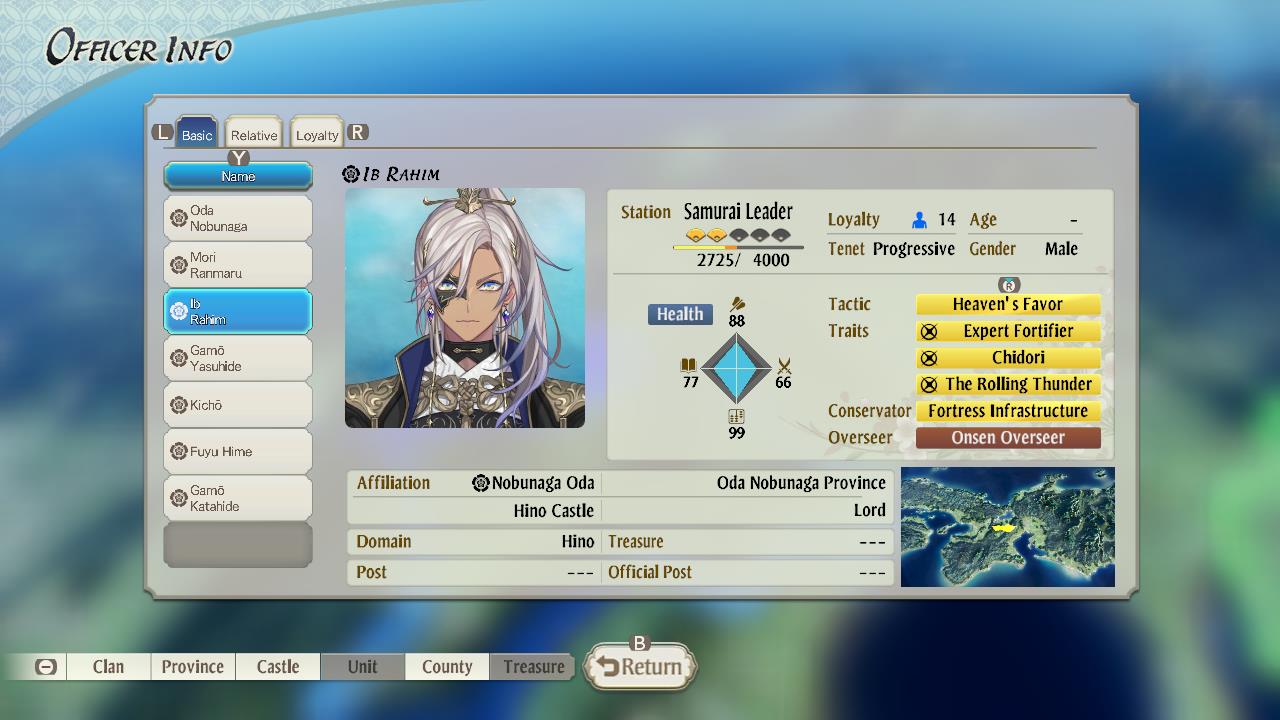Click the castle stat icon above 99
The height and width of the screenshot is (720, 1280).
click(x=737, y=416)
